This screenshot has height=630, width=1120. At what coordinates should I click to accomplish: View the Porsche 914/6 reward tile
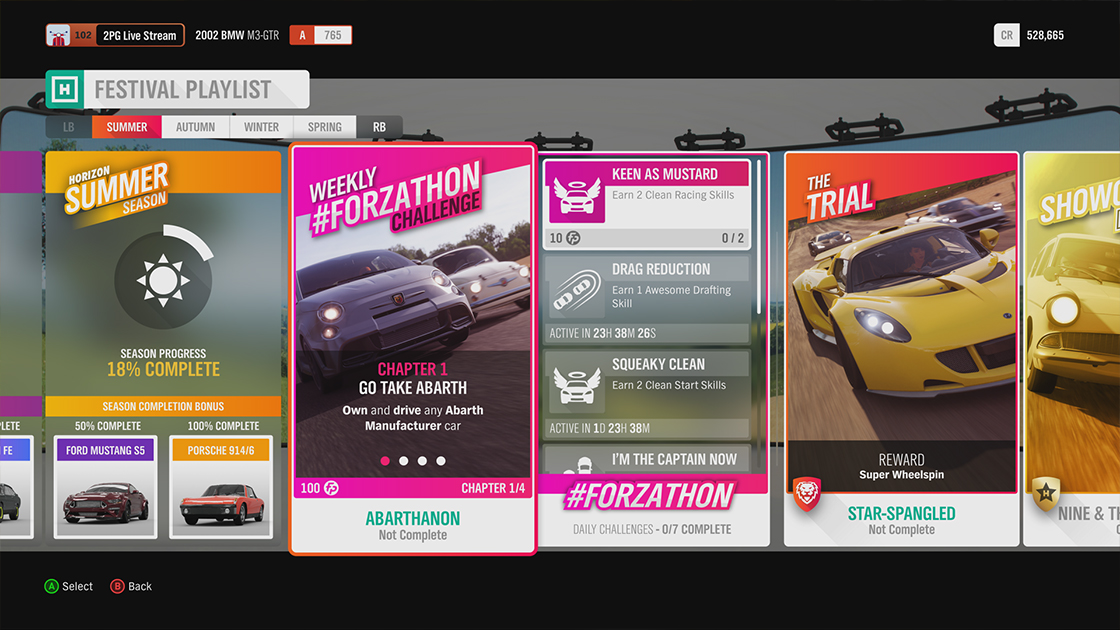pos(222,486)
